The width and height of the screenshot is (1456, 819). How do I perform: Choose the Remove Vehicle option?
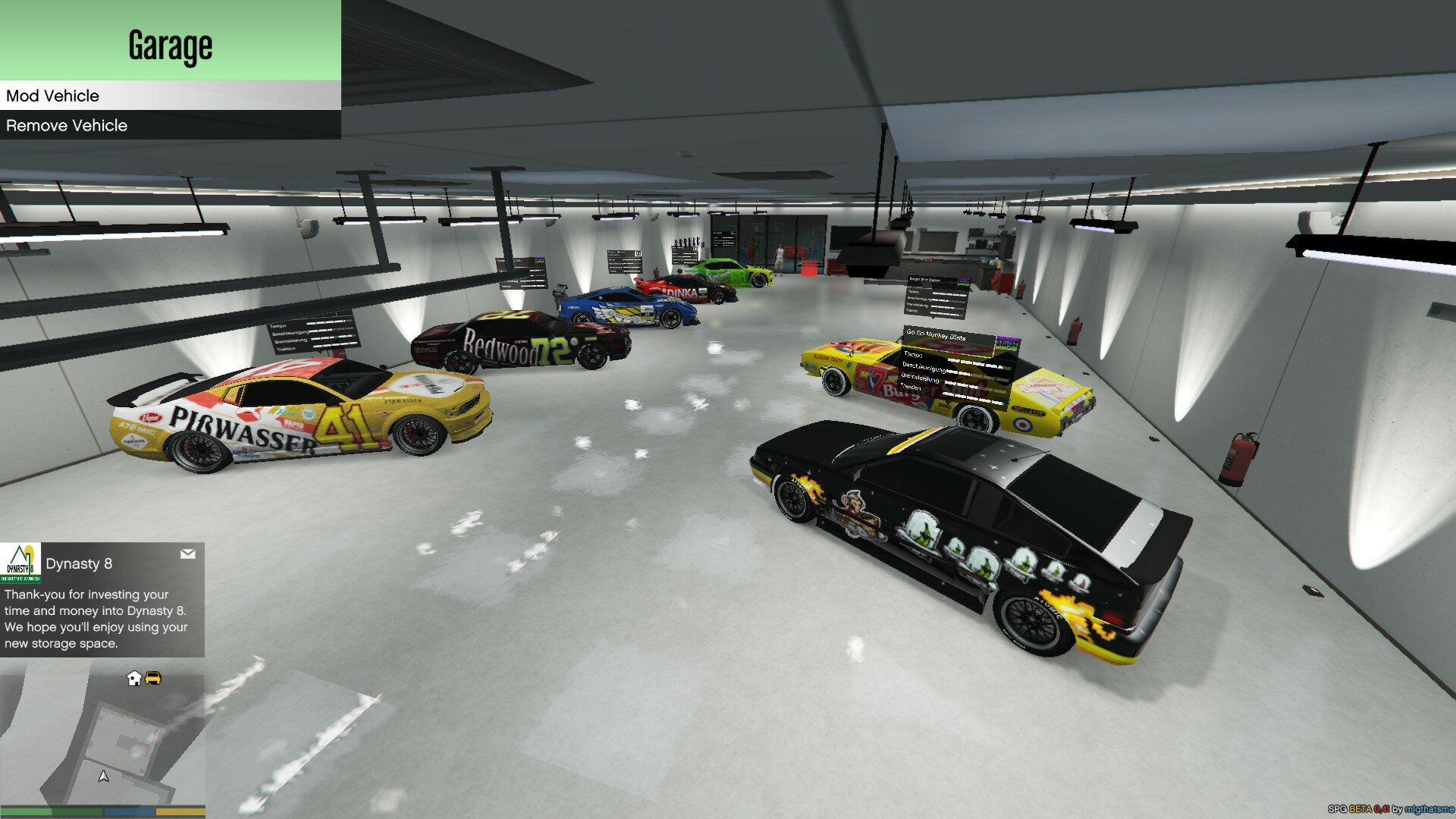pos(170,125)
